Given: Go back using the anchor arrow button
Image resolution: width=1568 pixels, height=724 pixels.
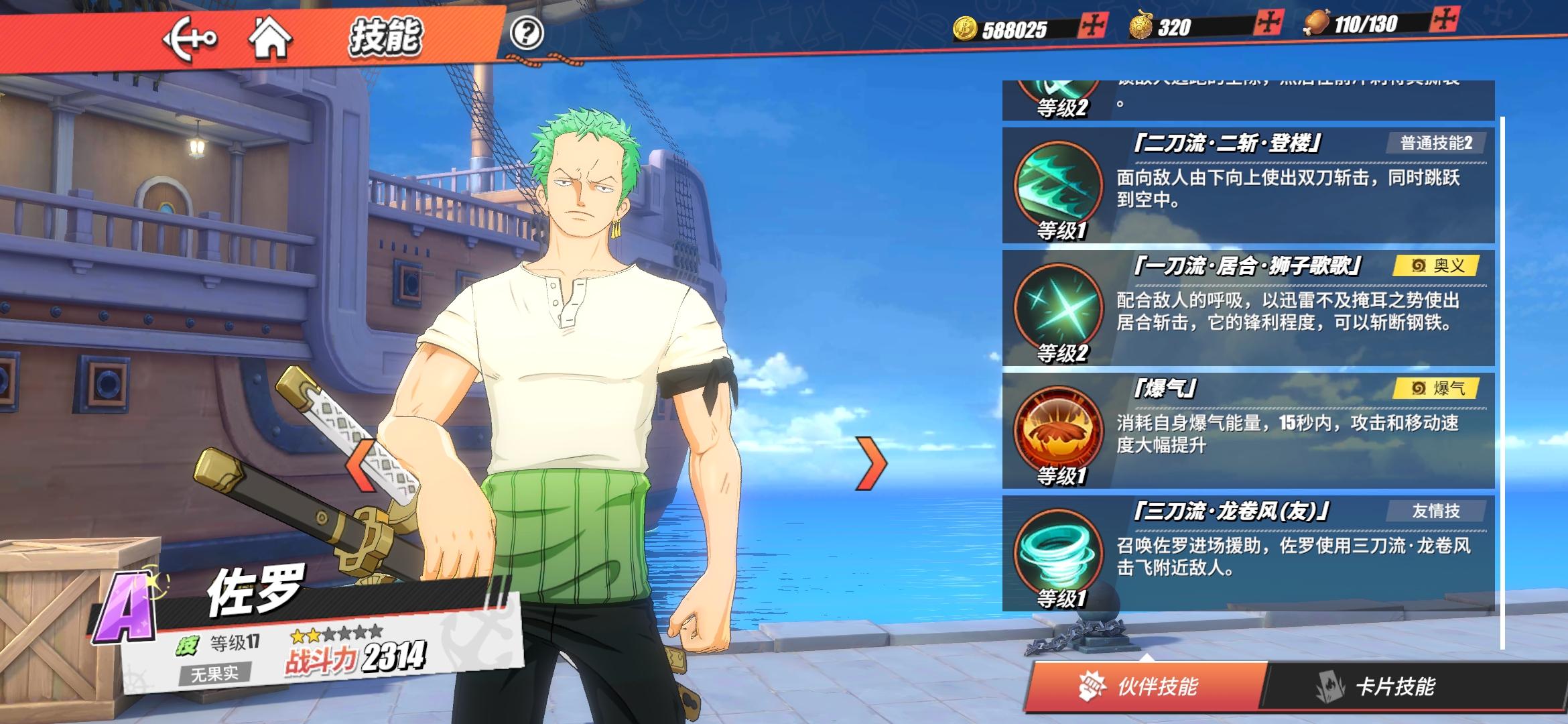Looking at the screenshot, I should coord(189,38).
